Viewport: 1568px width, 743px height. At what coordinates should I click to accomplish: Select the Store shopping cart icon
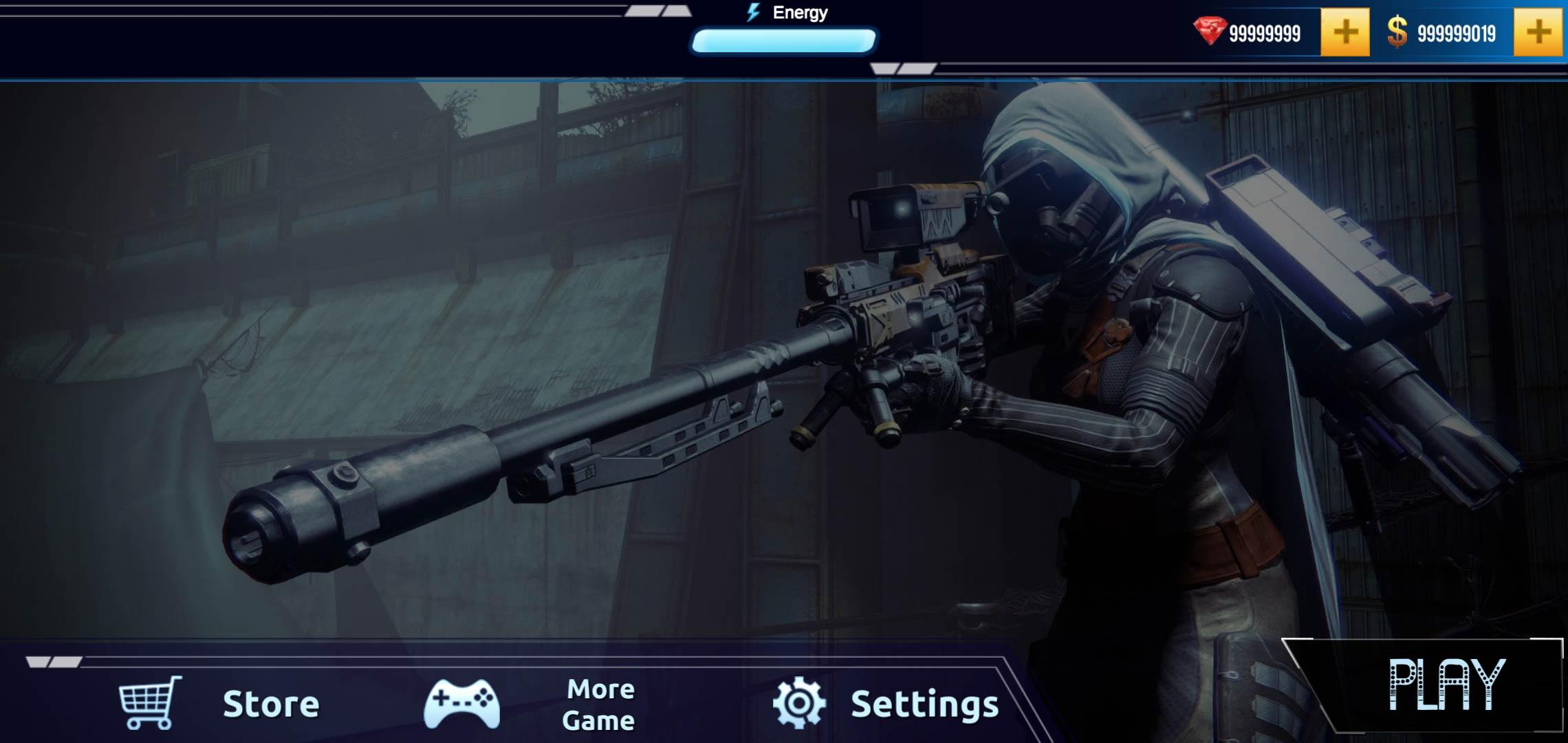click(x=148, y=703)
